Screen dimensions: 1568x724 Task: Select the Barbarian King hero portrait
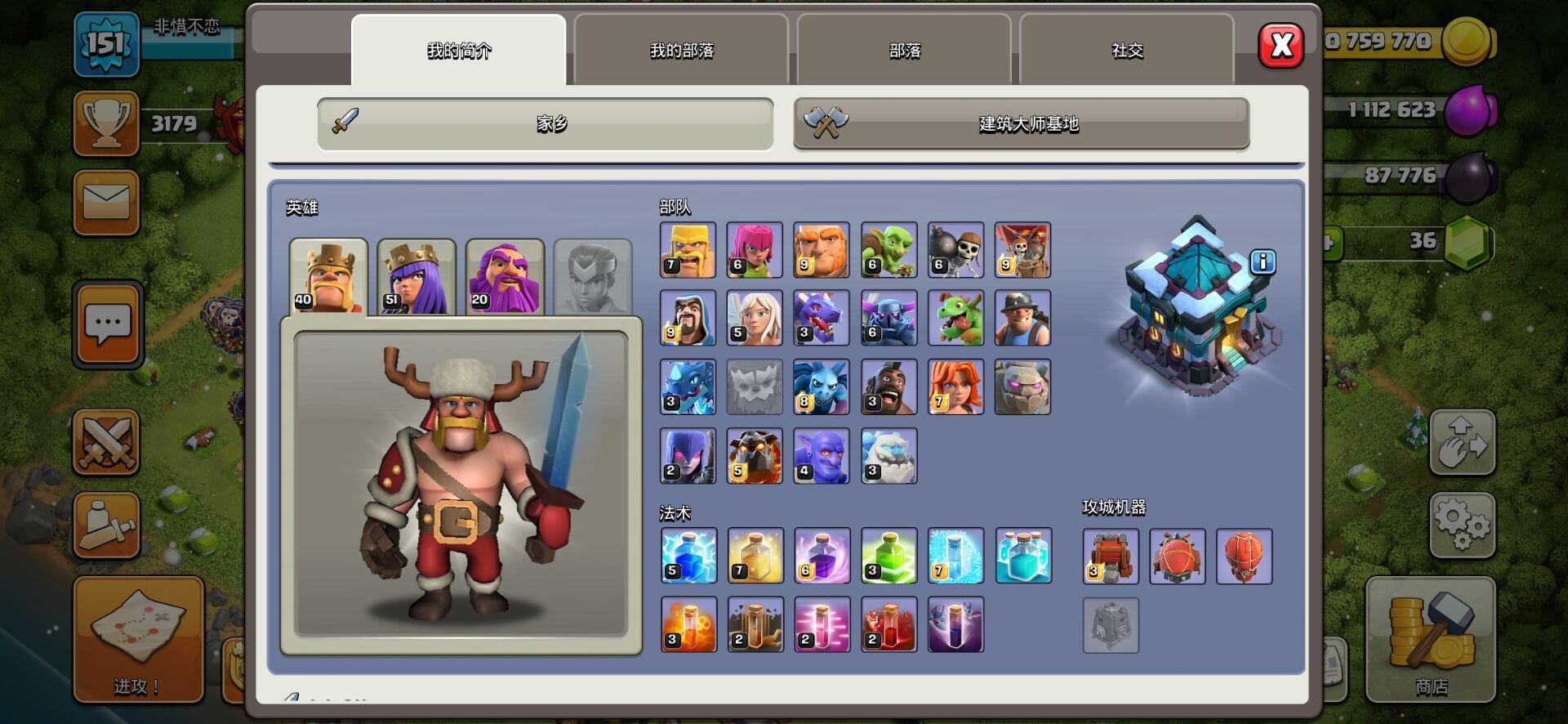click(329, 273)
